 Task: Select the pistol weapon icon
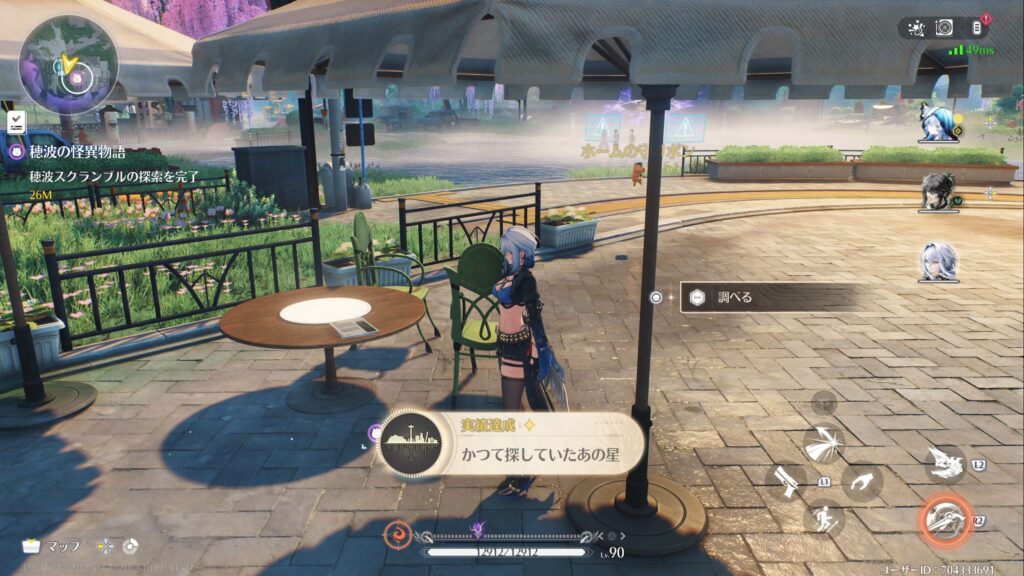click(786, 481)
